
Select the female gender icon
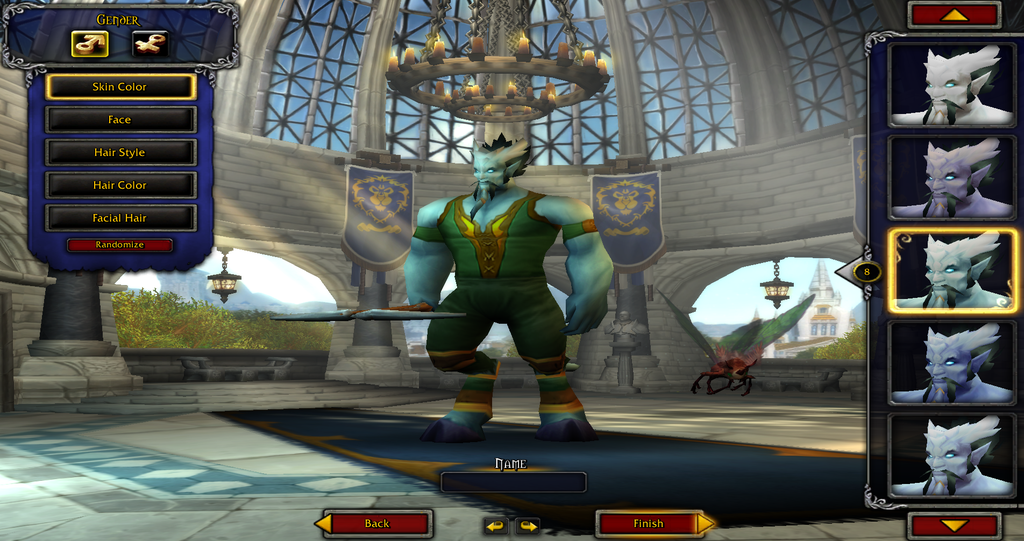click(x=150, y=44)
